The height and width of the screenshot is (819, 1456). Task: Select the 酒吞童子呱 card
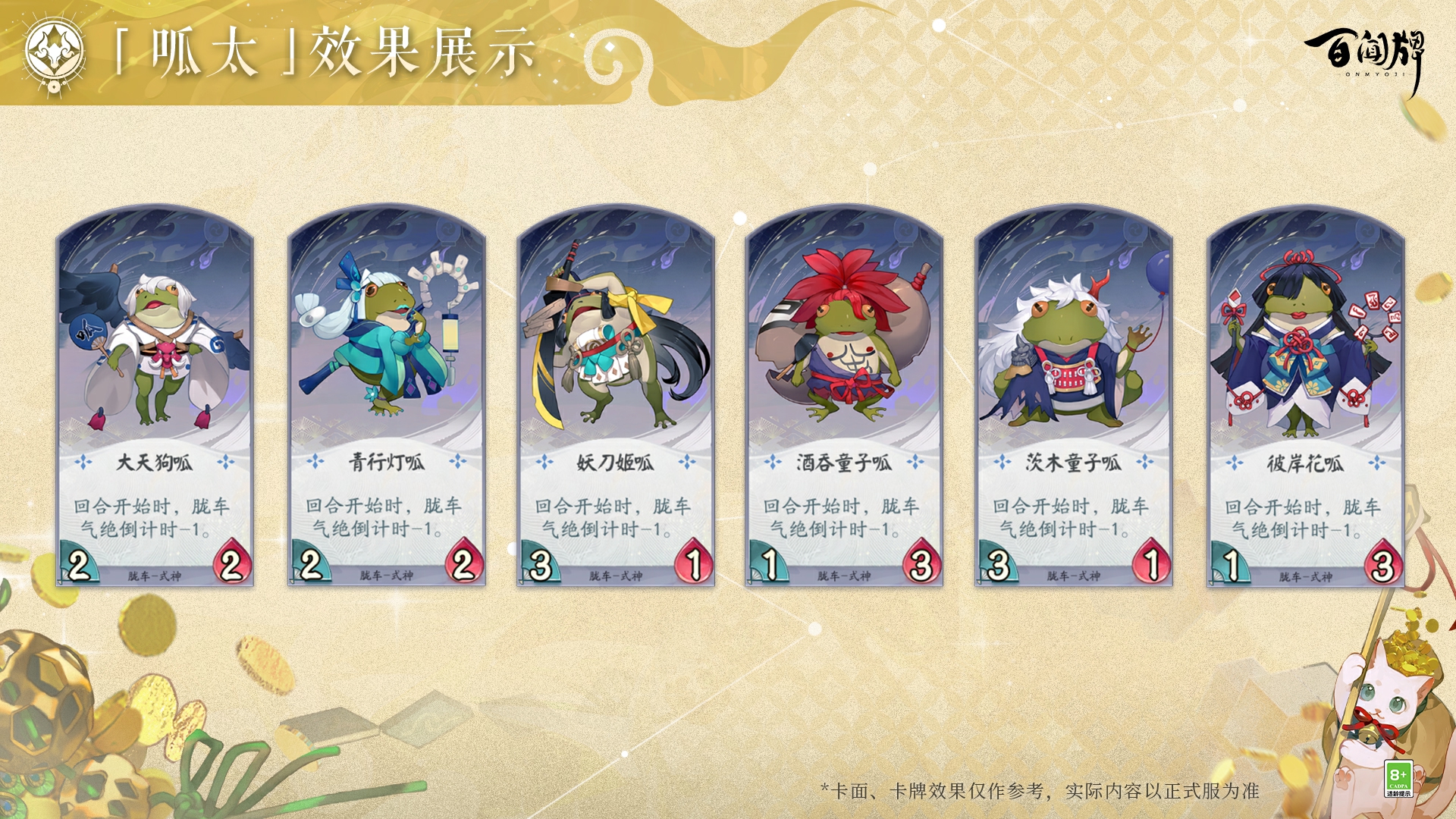pos(844,398)
